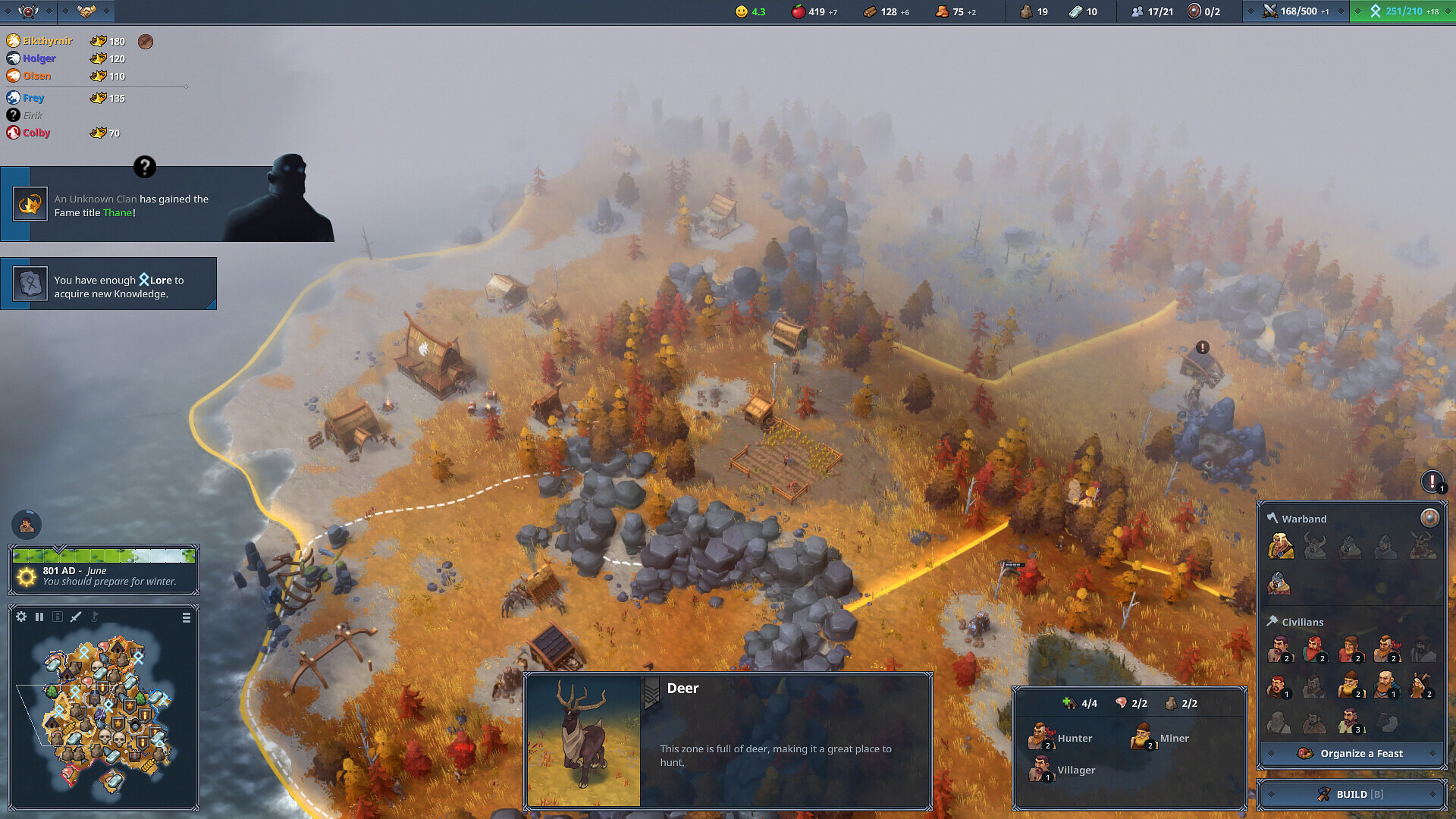This screenshot has width=1456, height=819.
Task: Click the Miner icon in the Deer zone panel
Action: click(1141, 737)
